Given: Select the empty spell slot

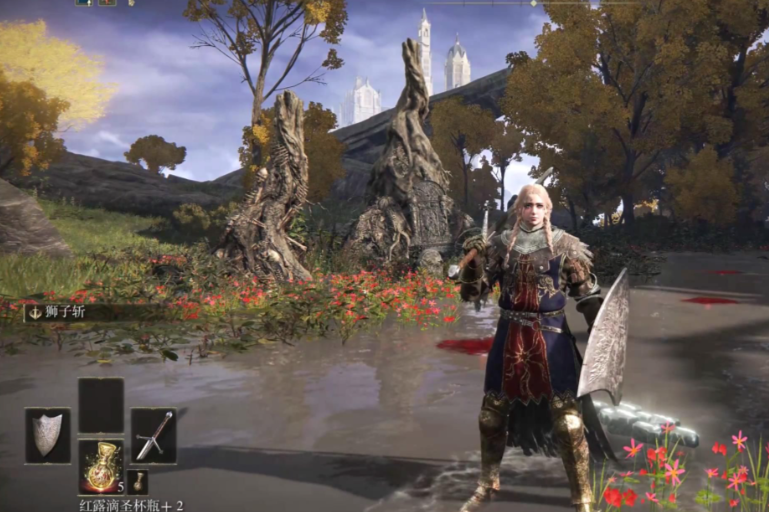Looking at the screenshot, I should [100, 405].
